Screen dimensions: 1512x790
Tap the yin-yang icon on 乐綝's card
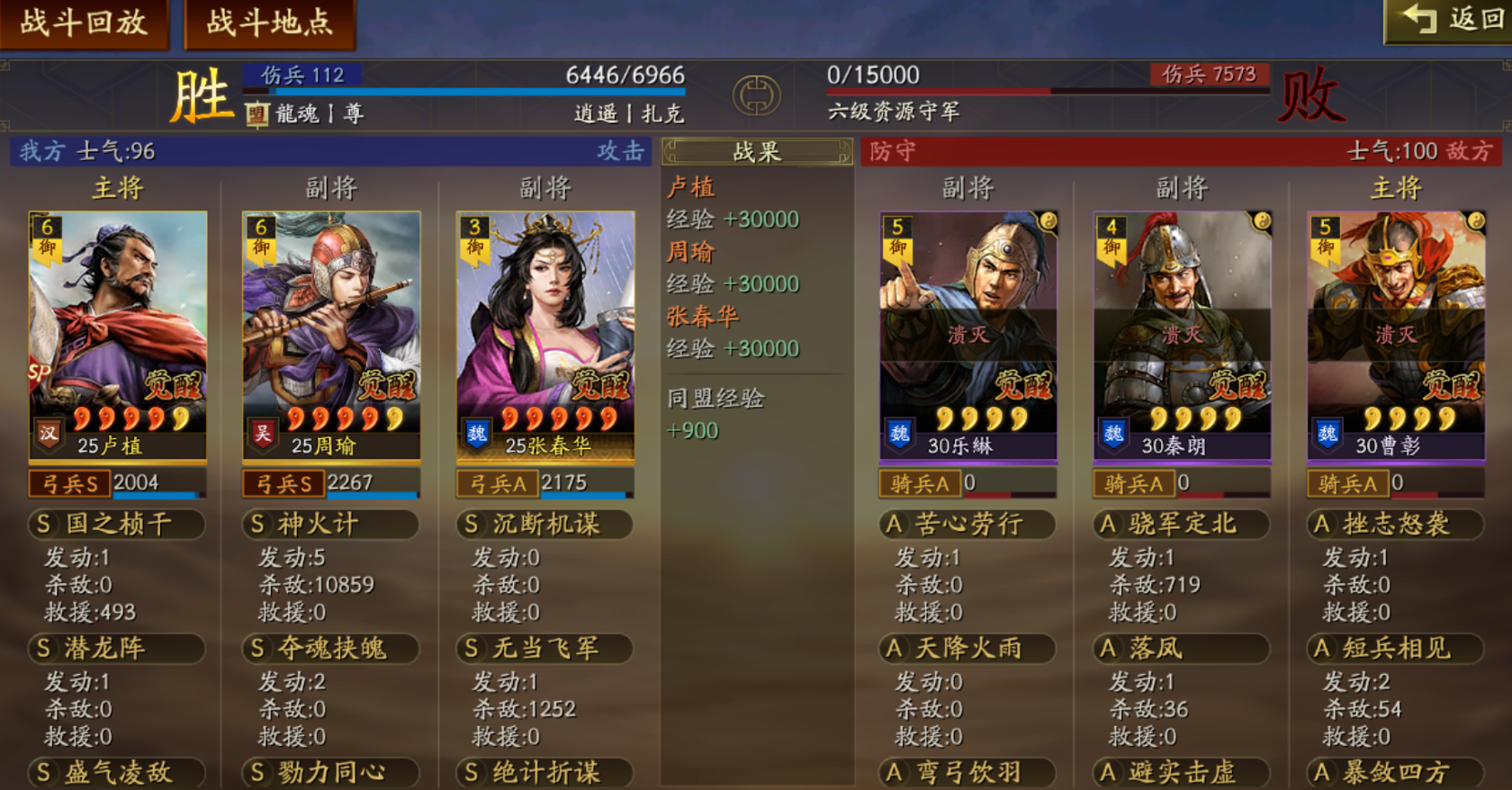(1048, 222)
